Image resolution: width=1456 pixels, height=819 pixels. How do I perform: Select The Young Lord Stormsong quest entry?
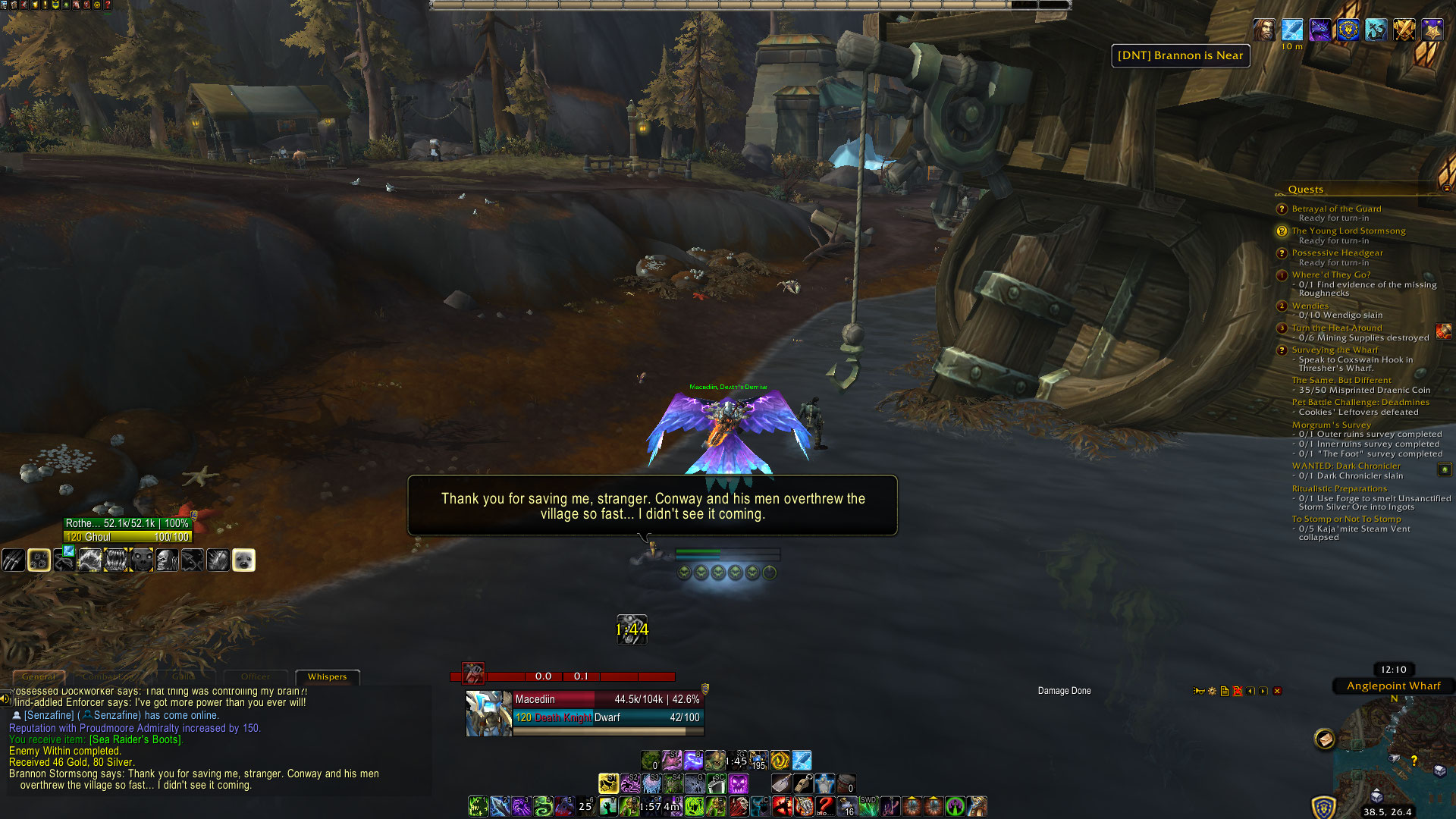(1348, 231)
